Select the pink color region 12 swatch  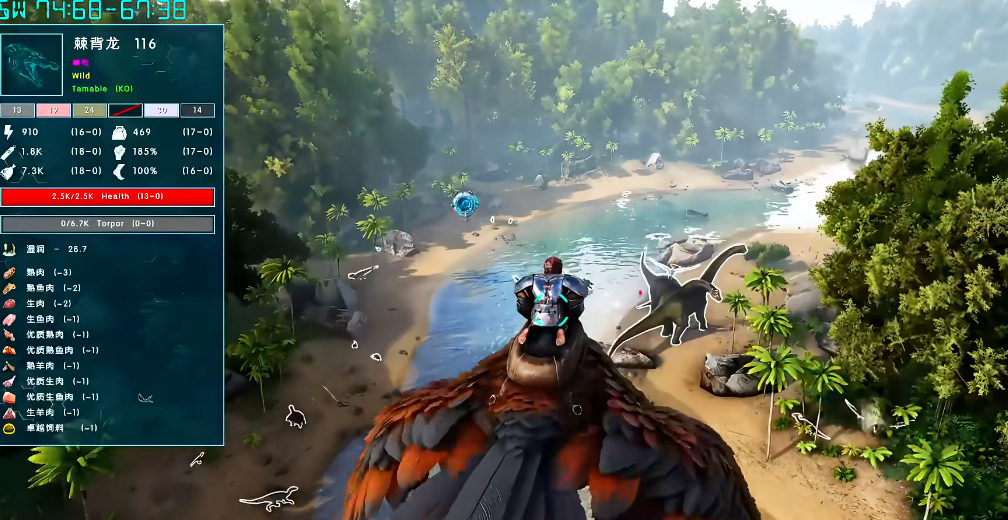tap(54, 110)
